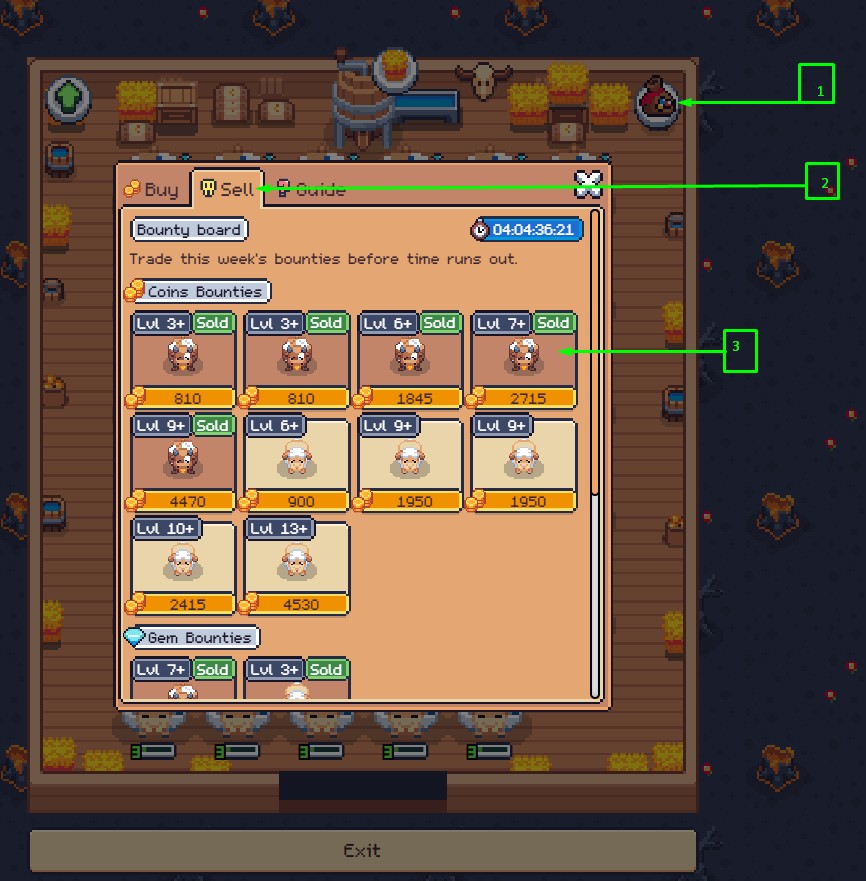This screenshot has height=881, width=866.
Task: Select the Lvl 7+ gem bounty
Action: click(183, 680)
